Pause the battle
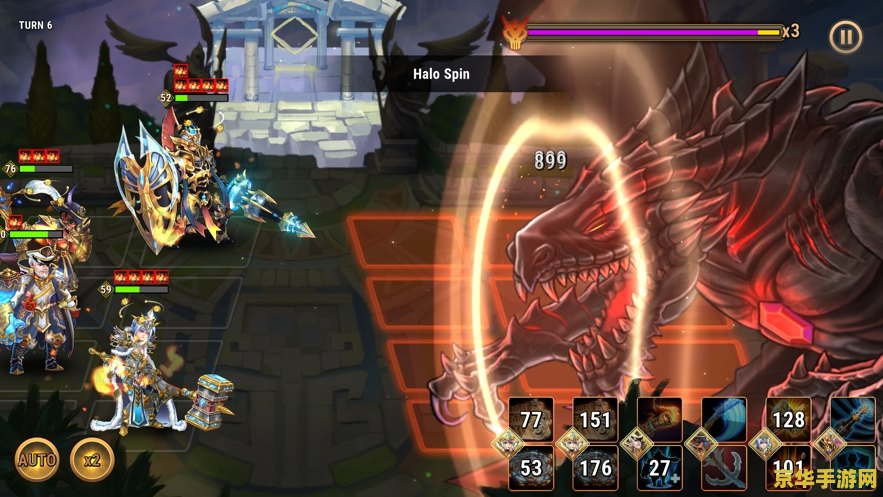 pyautogui.click(x=846, y=38)
